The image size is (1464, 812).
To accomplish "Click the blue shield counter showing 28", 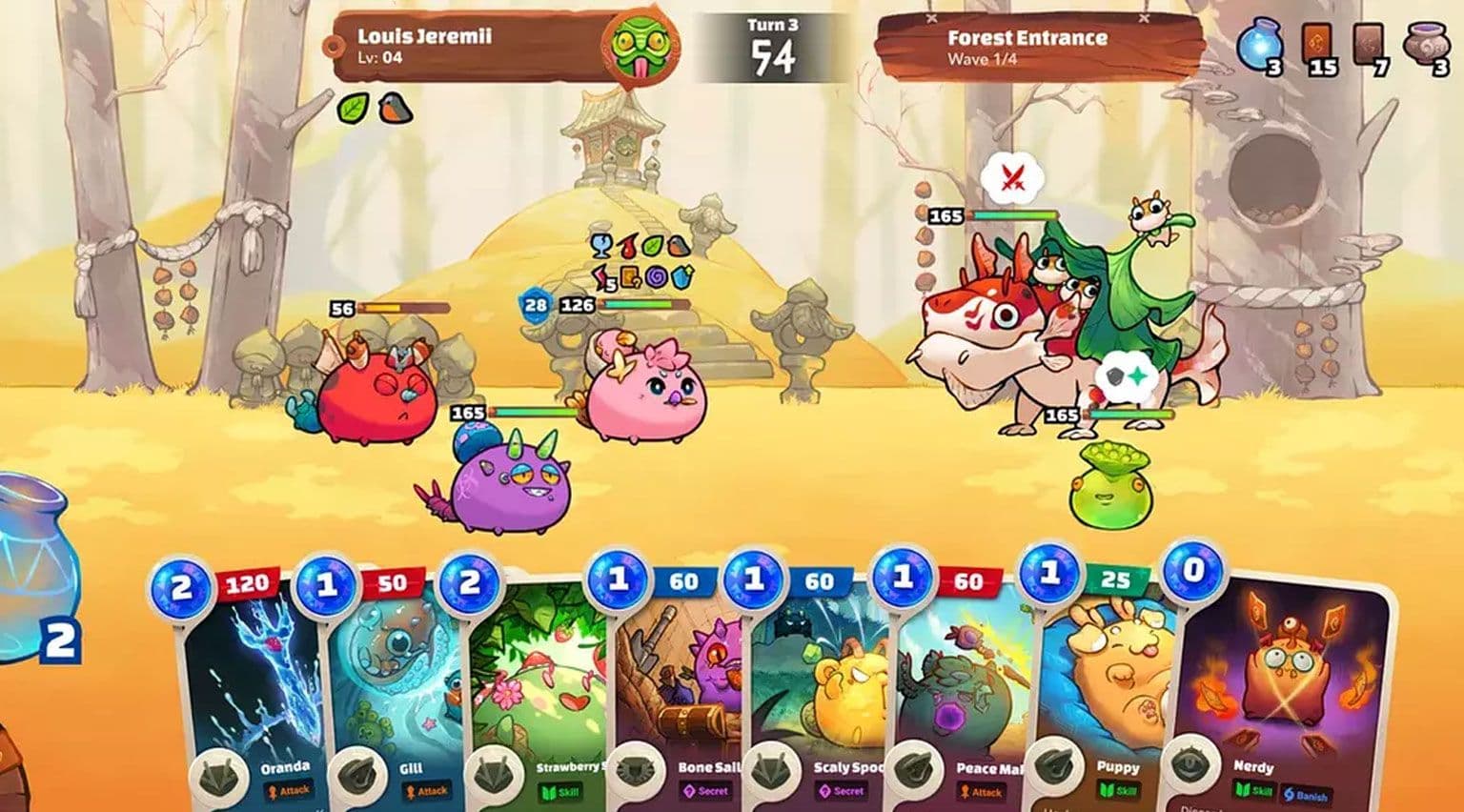I will pos(535,304).
